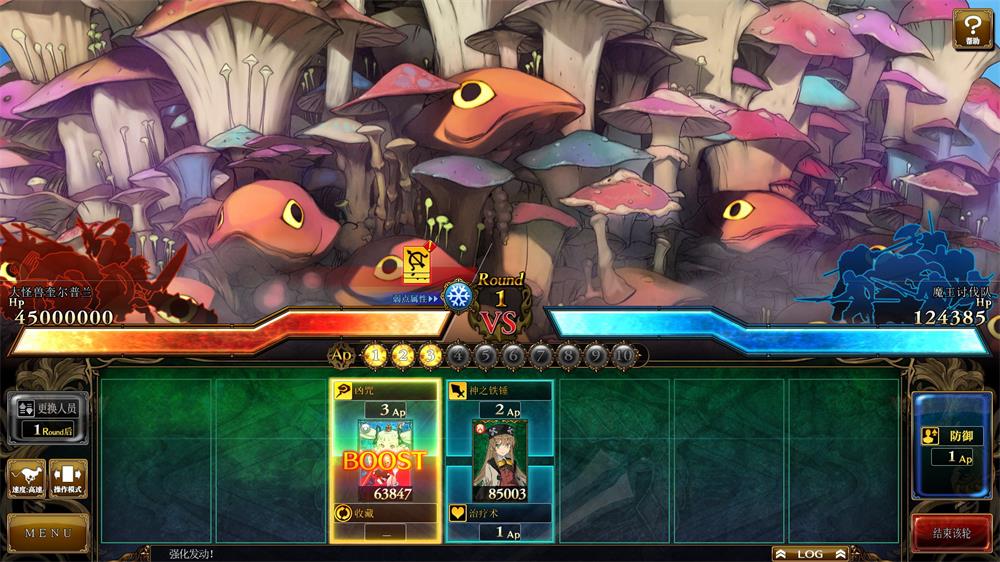1000x562 pixels.
Task: Open the question mark help button
Action: 972,28
